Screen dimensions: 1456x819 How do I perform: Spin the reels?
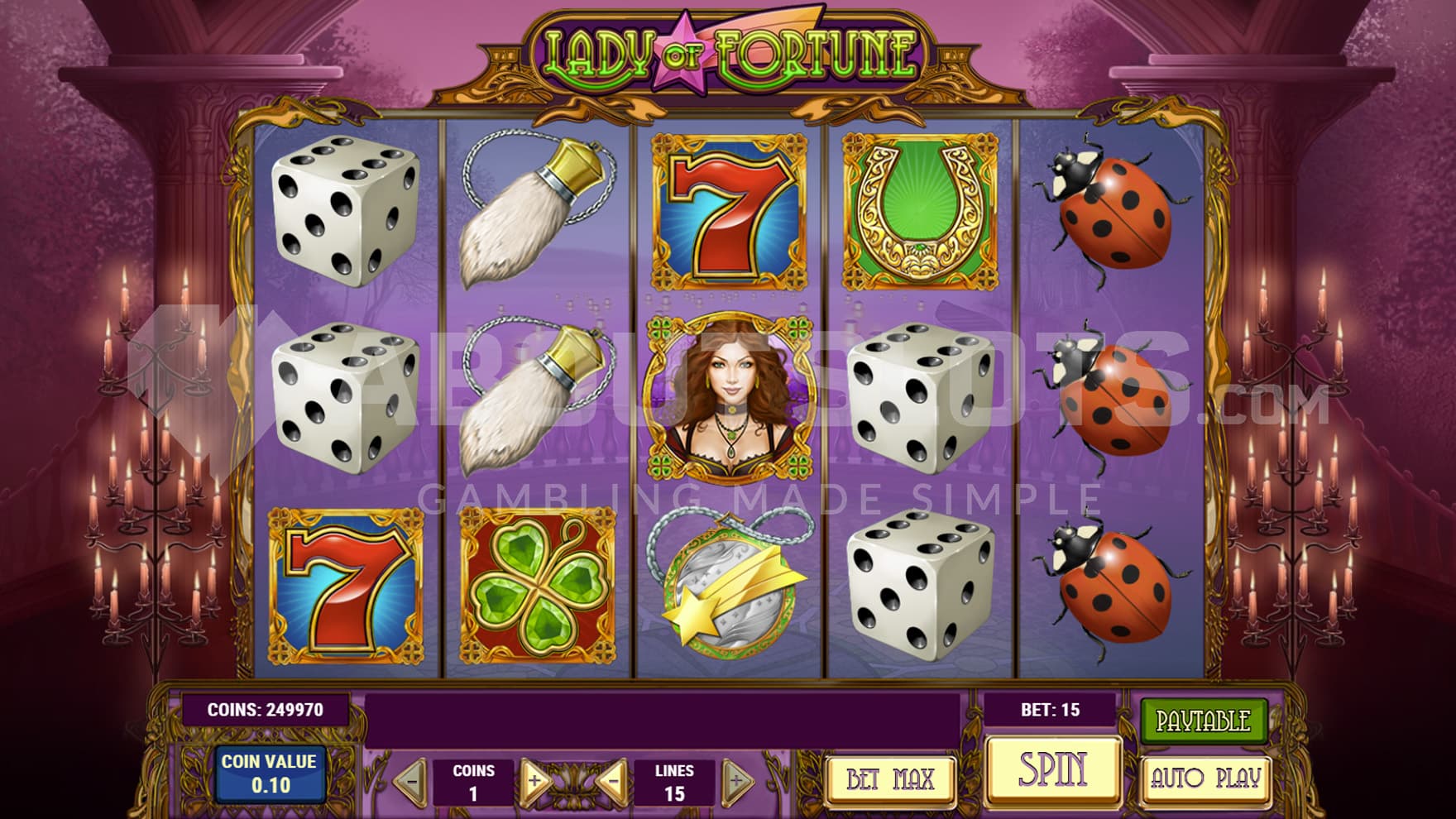[x=1053, y=770]
